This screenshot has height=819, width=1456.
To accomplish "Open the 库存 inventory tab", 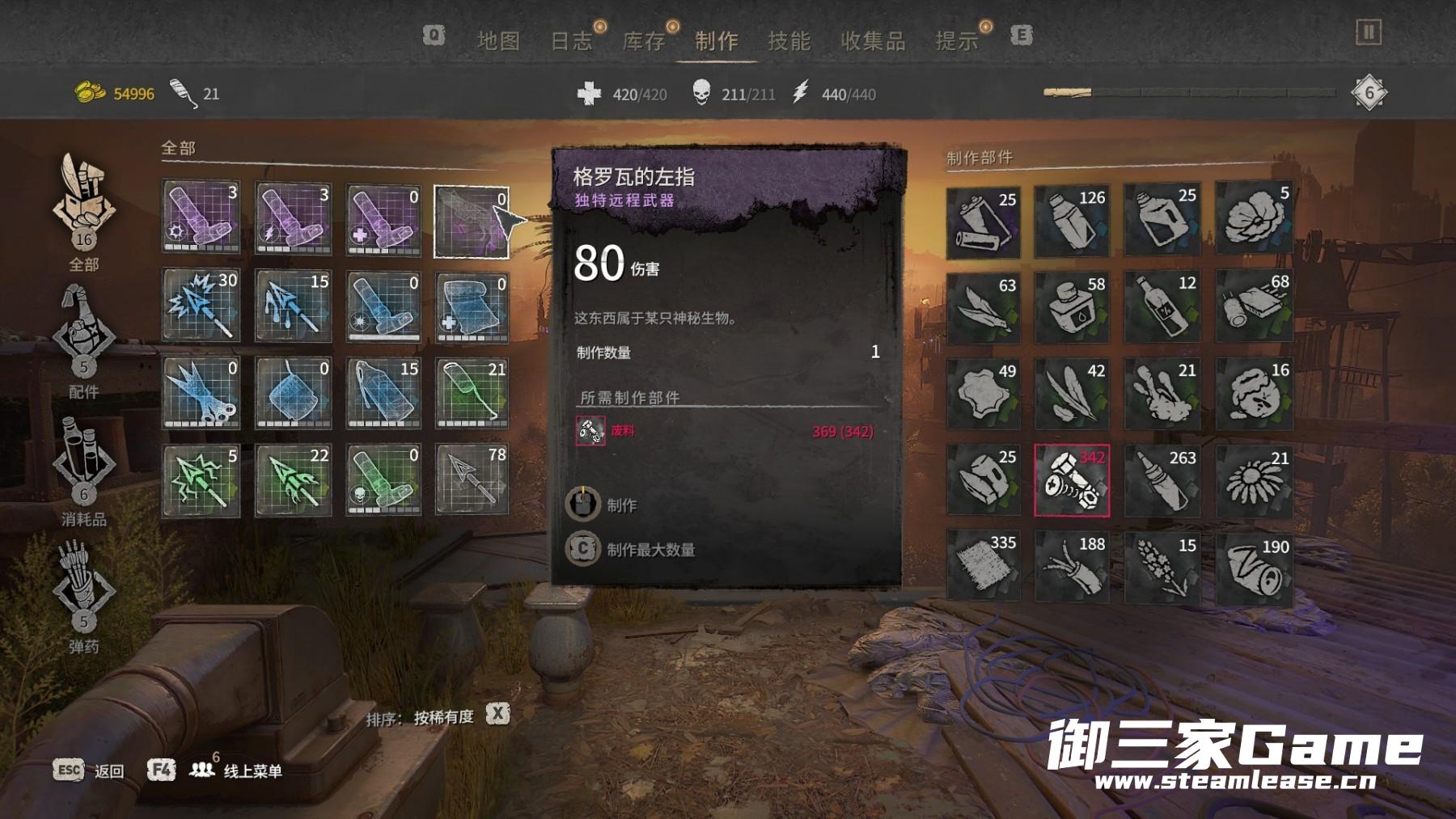I will pyautogui.click(x=644, y=40).
